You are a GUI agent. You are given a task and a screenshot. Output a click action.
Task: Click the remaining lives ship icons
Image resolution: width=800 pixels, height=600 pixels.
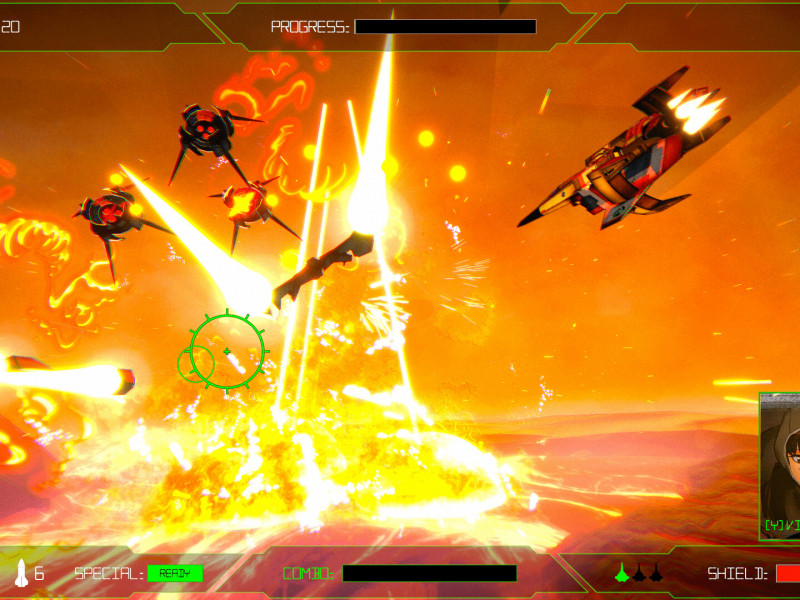638,572
